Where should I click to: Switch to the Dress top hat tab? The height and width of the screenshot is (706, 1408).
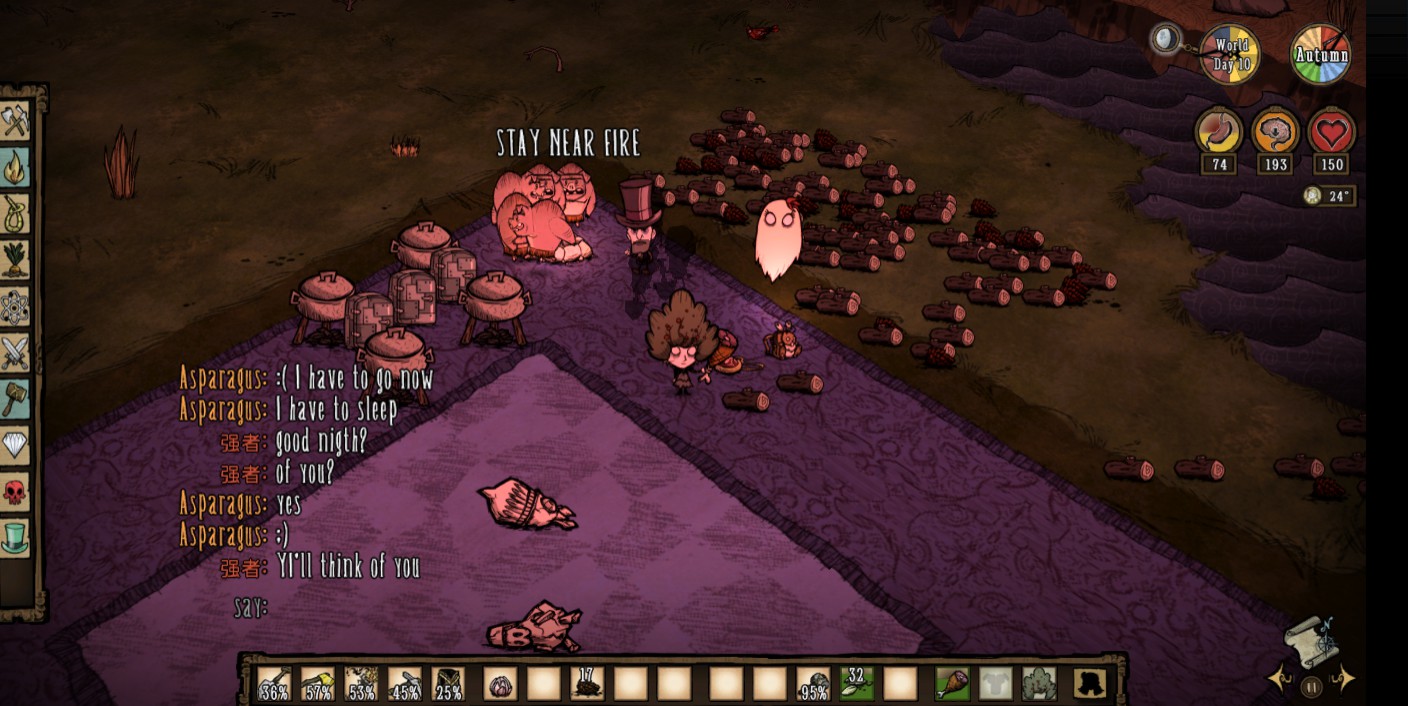(15, 537)
